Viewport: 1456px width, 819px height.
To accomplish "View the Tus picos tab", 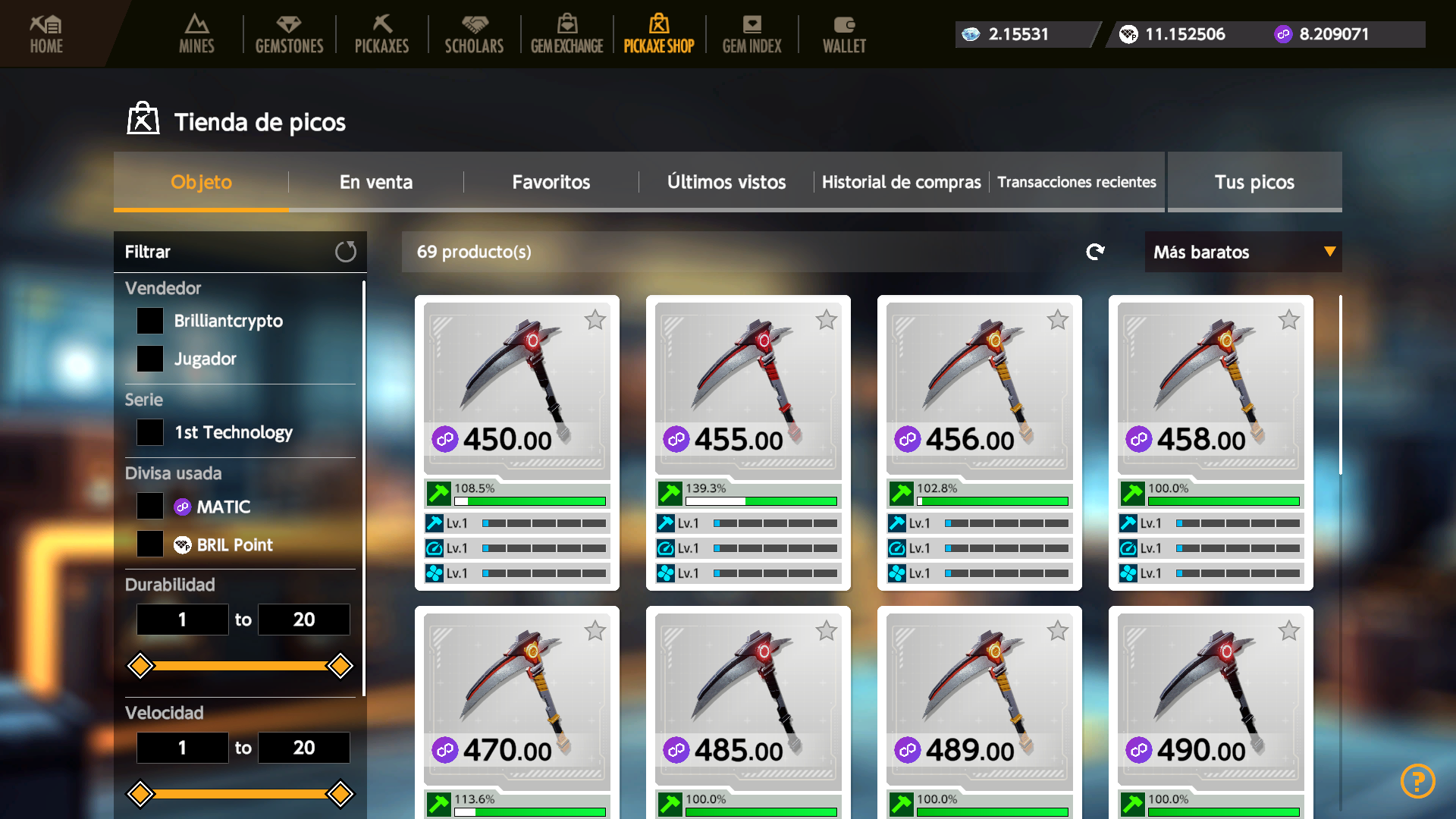I will [1254, 182].
